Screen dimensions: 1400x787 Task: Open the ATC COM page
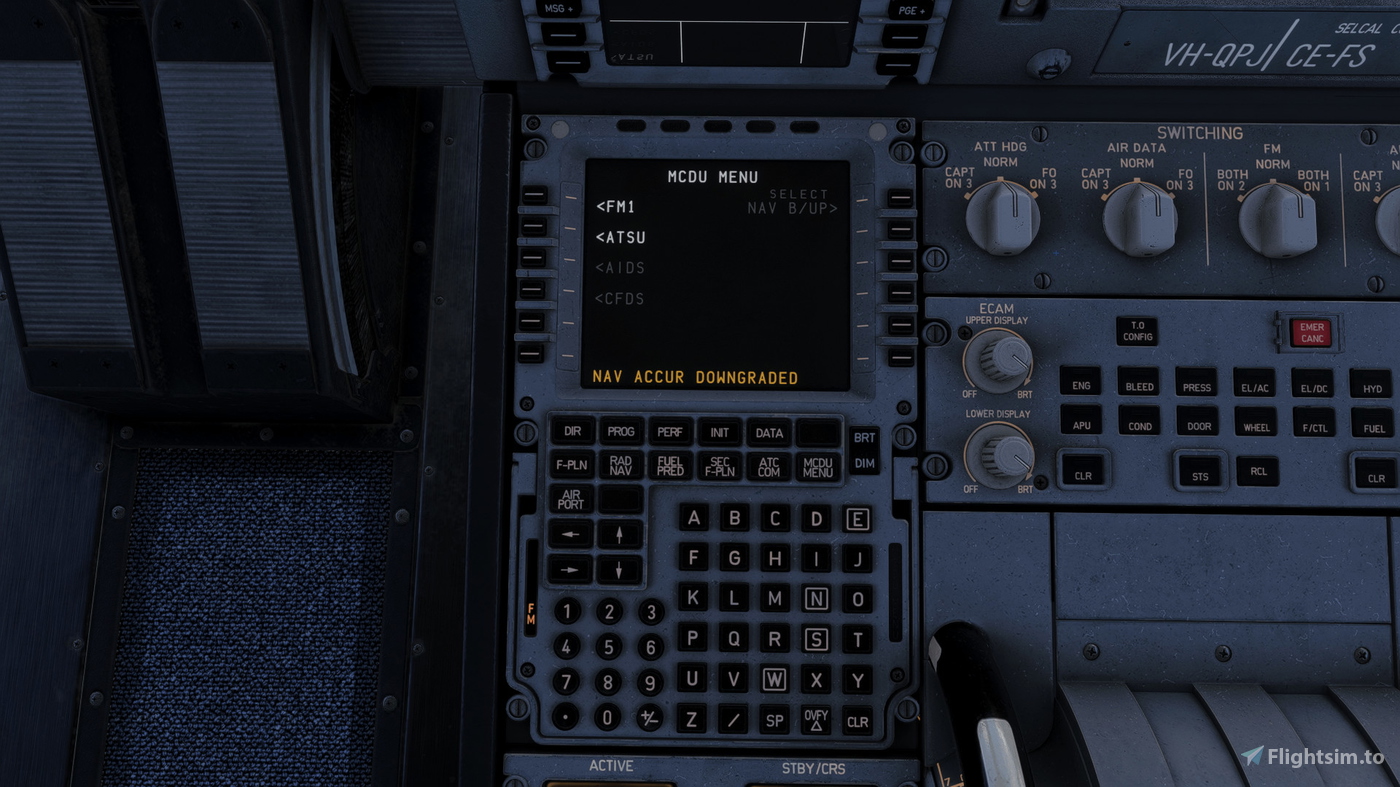tap(768, 464)
